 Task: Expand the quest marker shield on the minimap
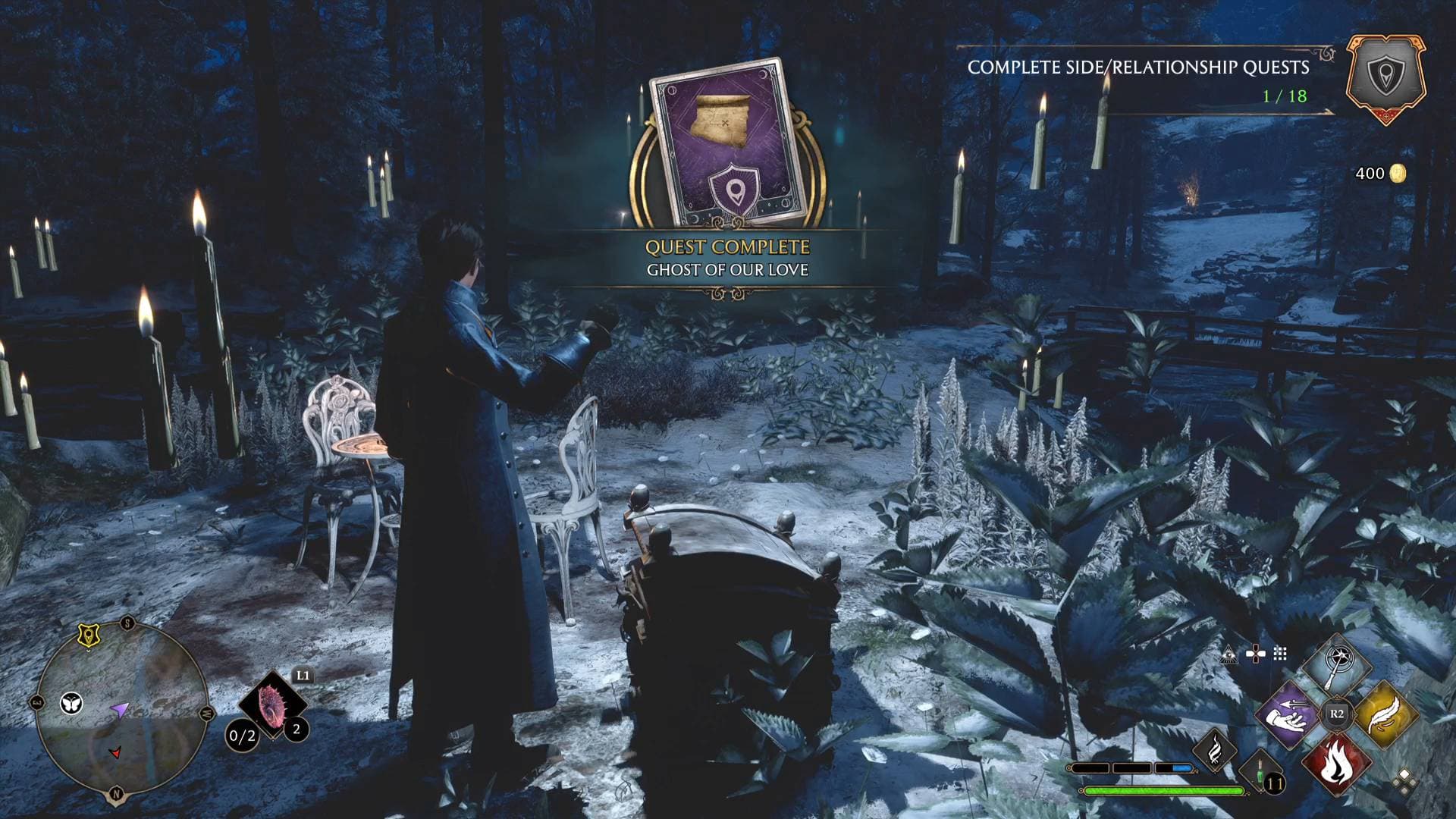89,635
